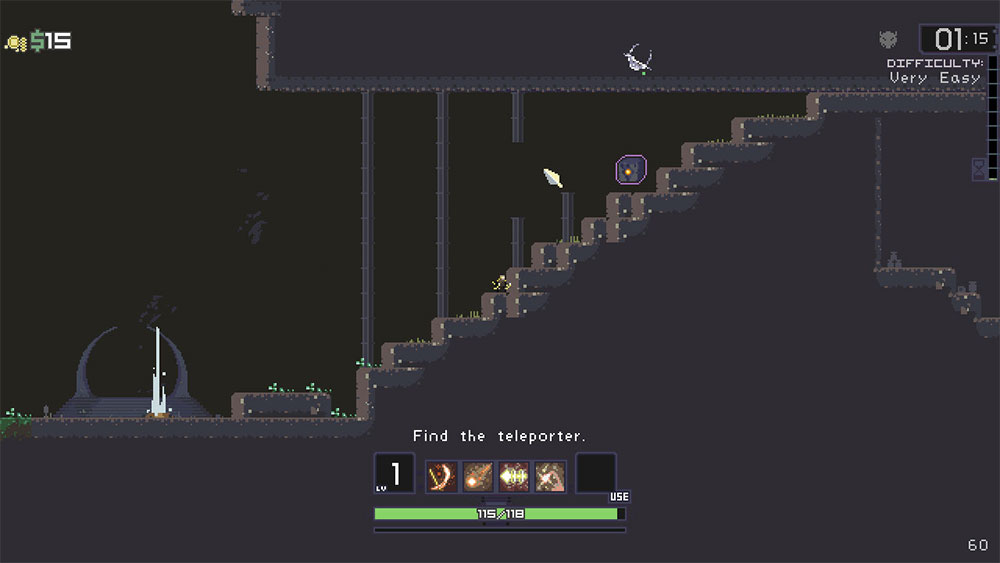Viewport: 1000px width, 563px height.
Task: Click the monster skull icon beside timer
Action: click(x=888, y=39)
